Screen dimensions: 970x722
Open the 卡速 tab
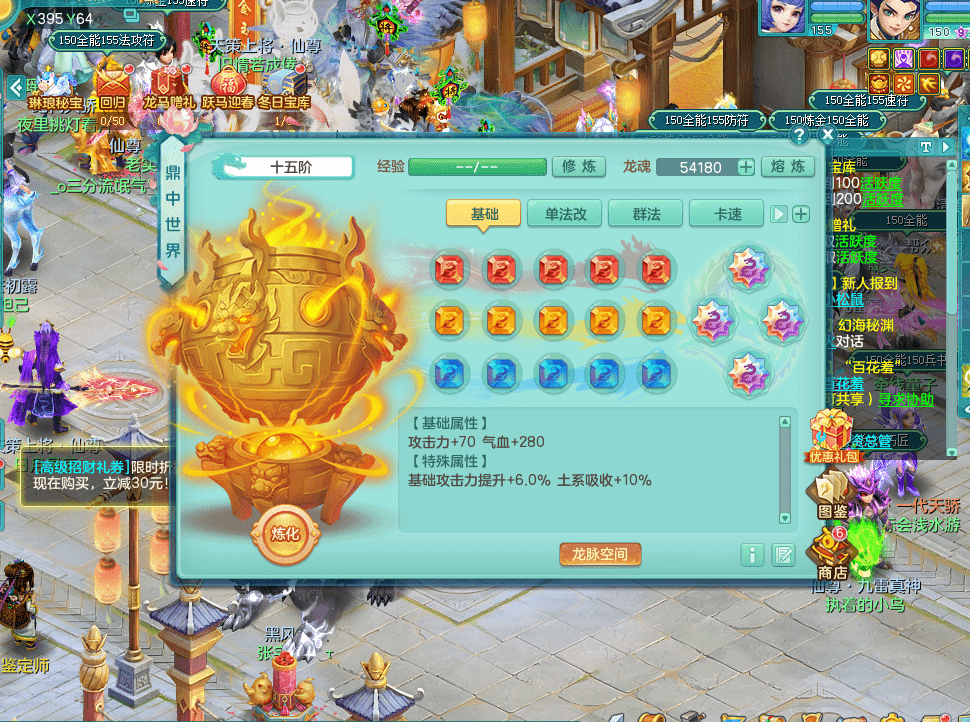[727, 214]
